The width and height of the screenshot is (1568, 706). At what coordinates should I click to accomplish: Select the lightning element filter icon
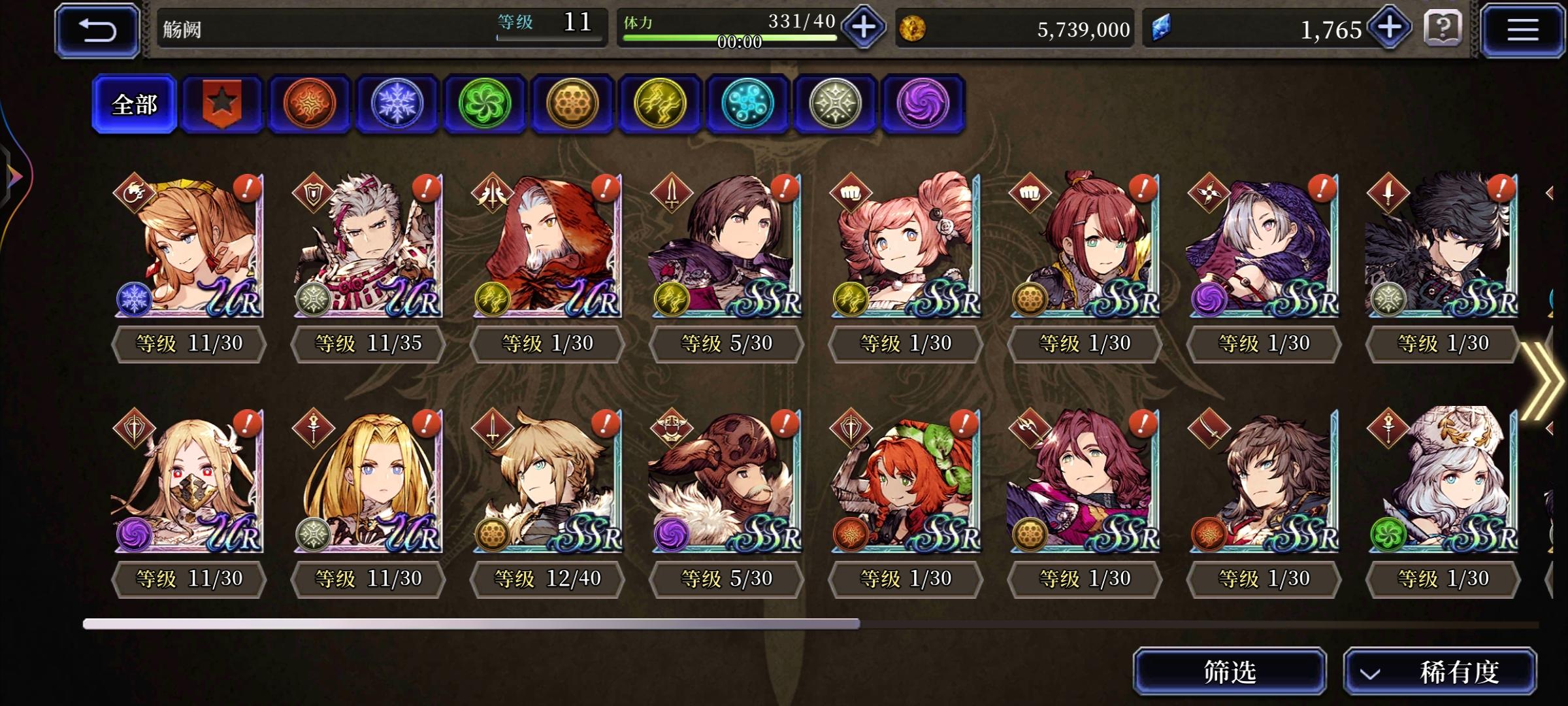click(x=660, y=104)
